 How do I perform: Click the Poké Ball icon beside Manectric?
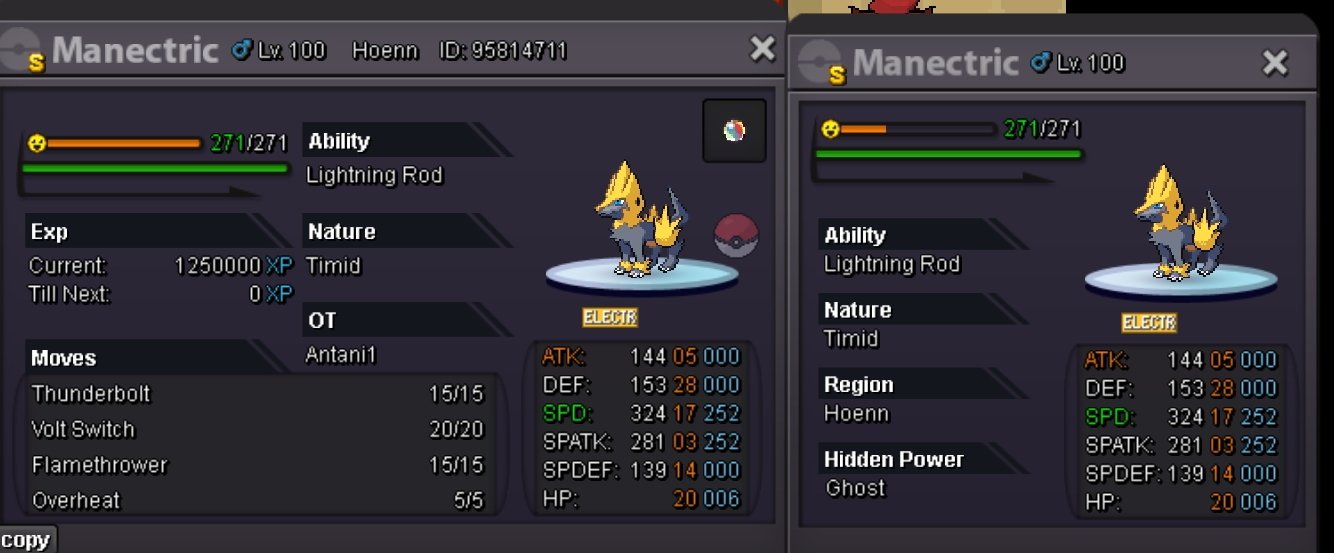tap(736, 236)
